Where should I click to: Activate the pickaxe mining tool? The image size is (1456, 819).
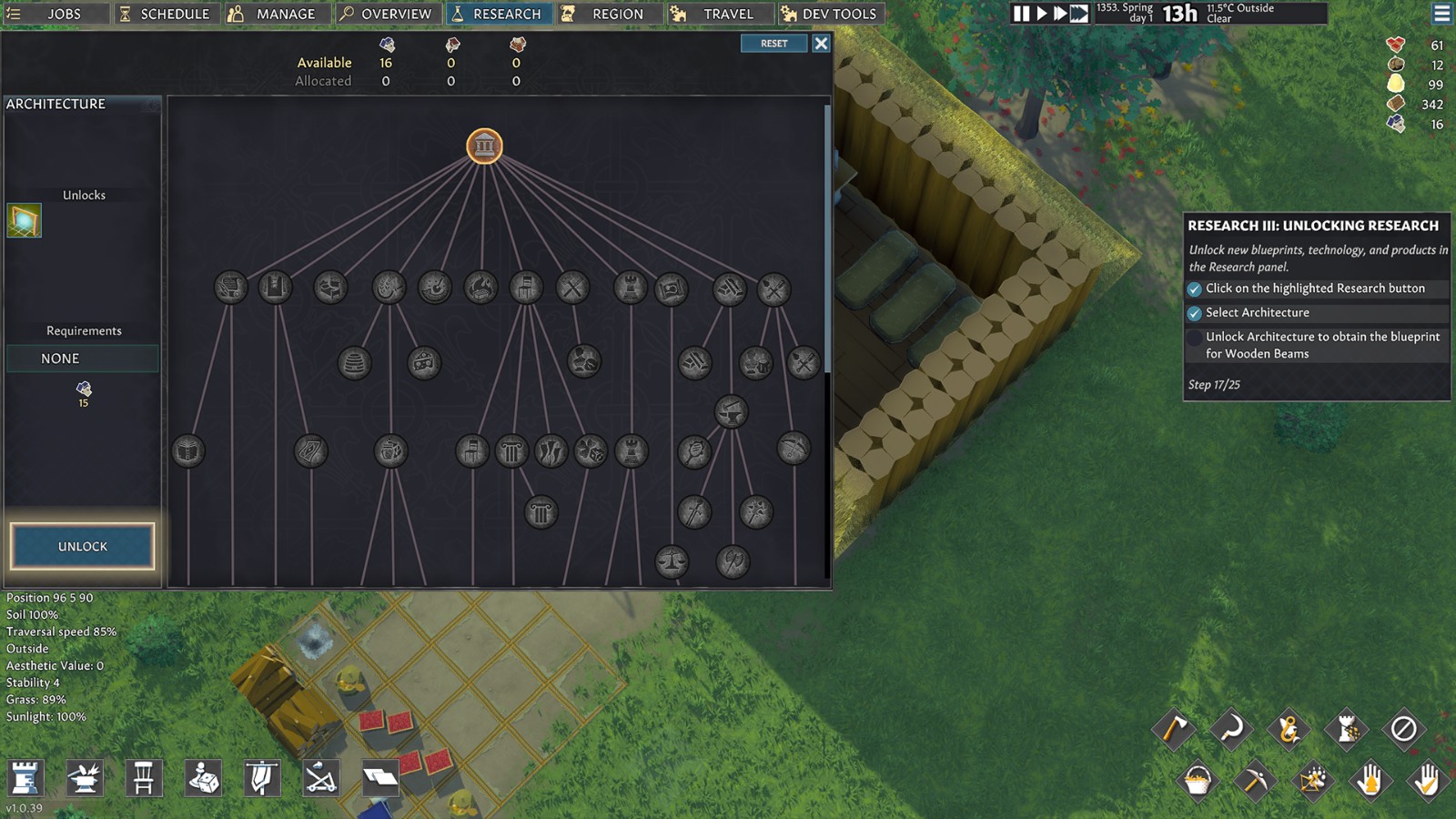click(1255, 780)
